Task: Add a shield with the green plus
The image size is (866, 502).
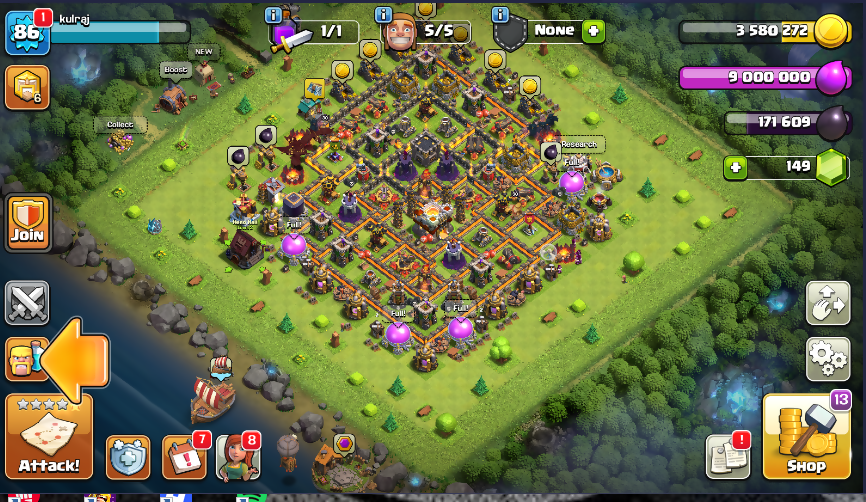Action: (x=594, y=30)
